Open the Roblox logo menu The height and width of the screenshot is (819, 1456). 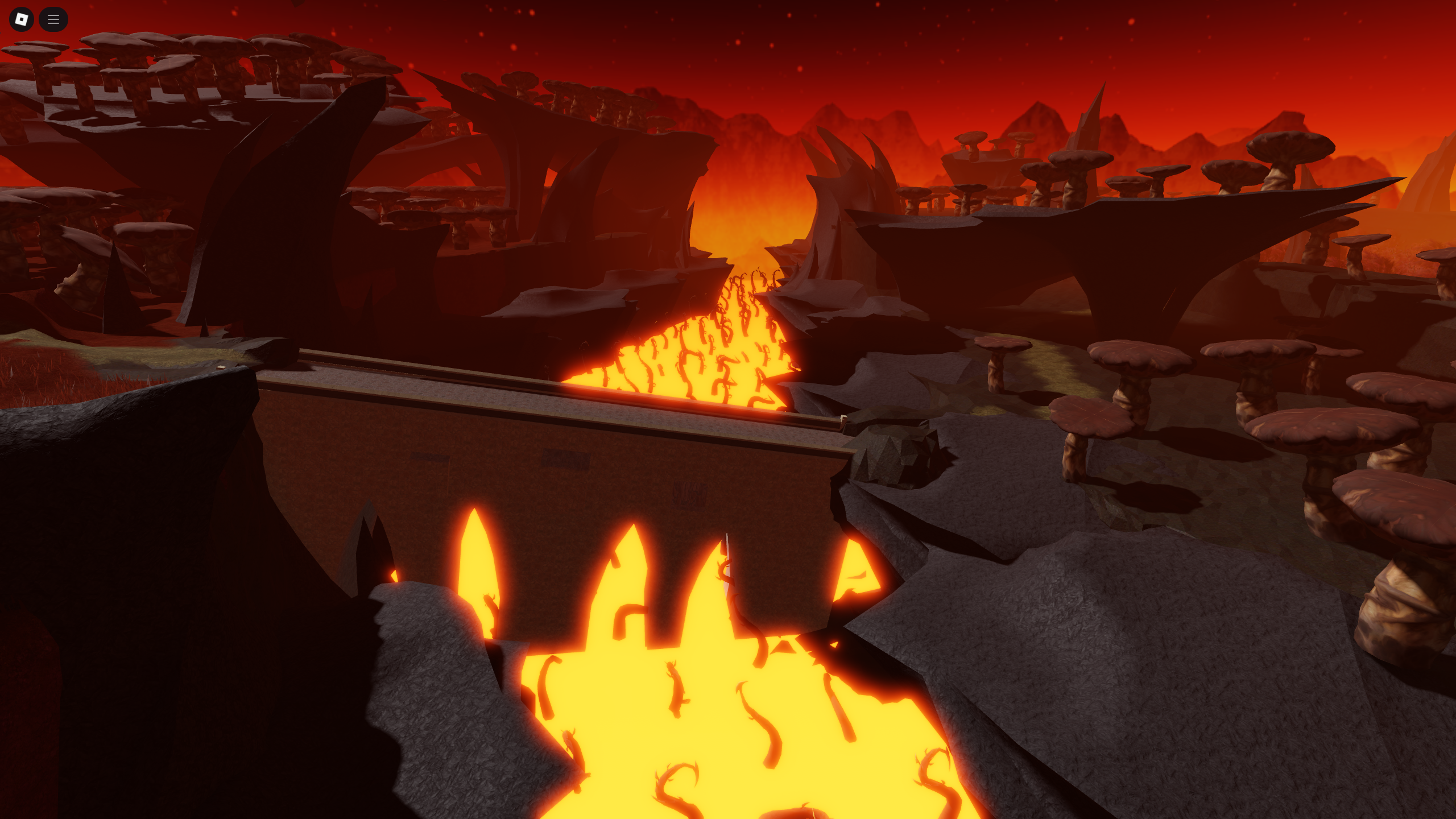pos(22,19)
